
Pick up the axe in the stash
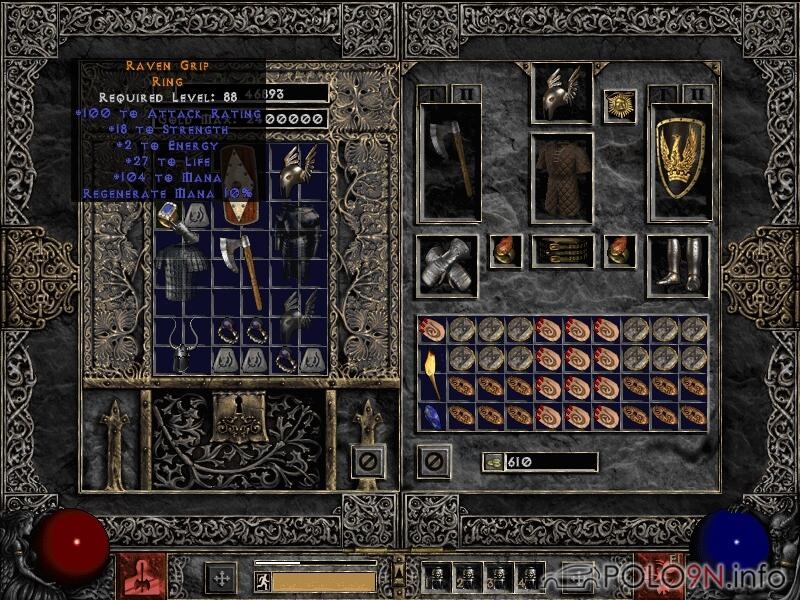(243, 270)
